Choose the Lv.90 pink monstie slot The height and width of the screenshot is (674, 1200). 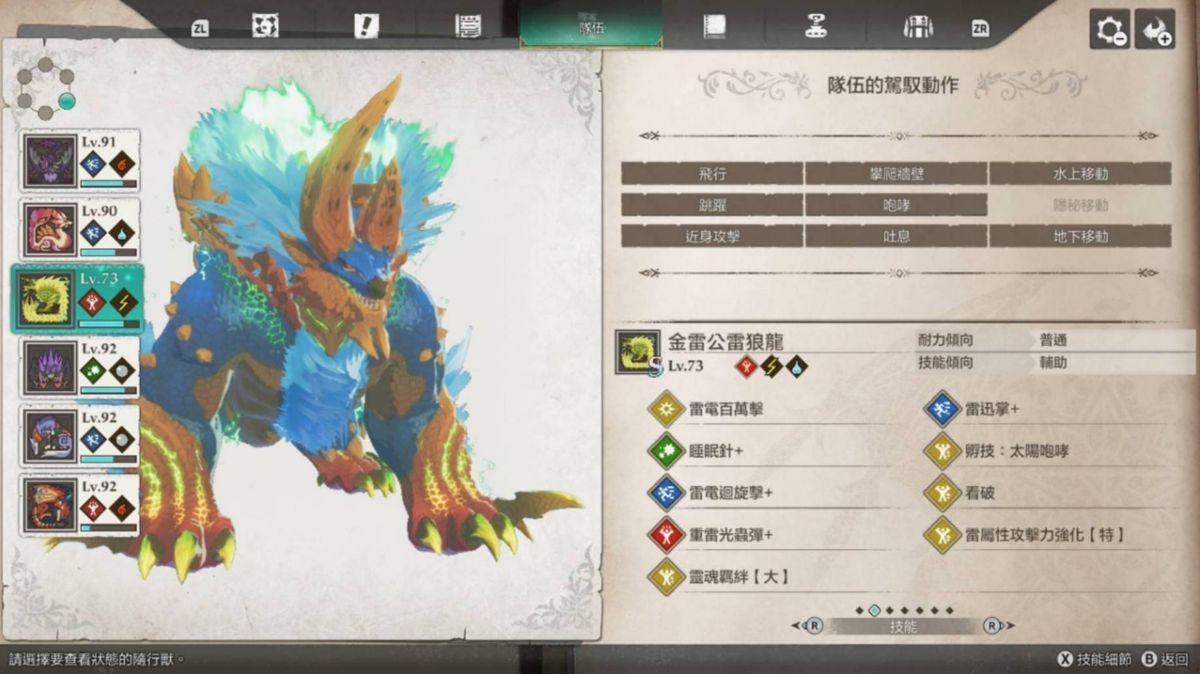[x=80, y=230]
